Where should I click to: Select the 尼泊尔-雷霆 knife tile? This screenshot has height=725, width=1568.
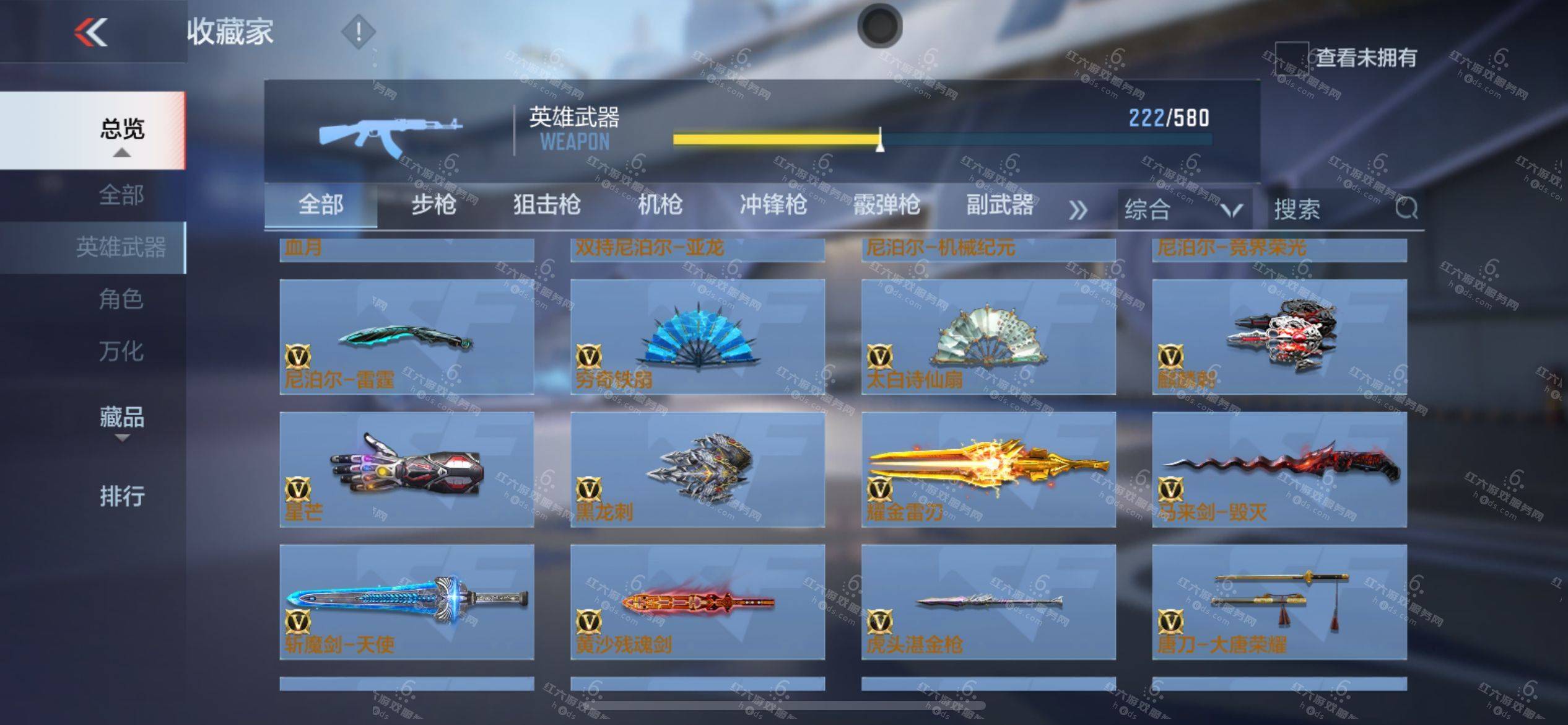(x=406, y=336)
